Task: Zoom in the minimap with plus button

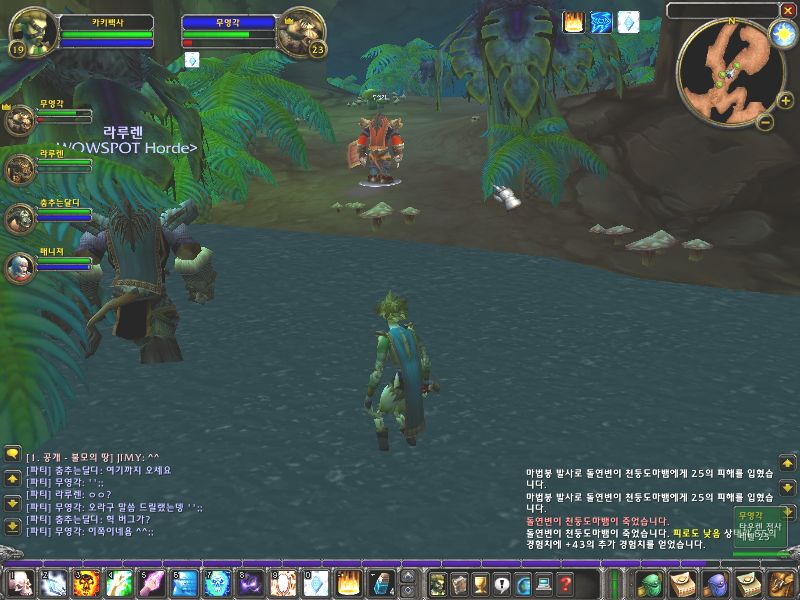Action: click(x=785, y=100)
